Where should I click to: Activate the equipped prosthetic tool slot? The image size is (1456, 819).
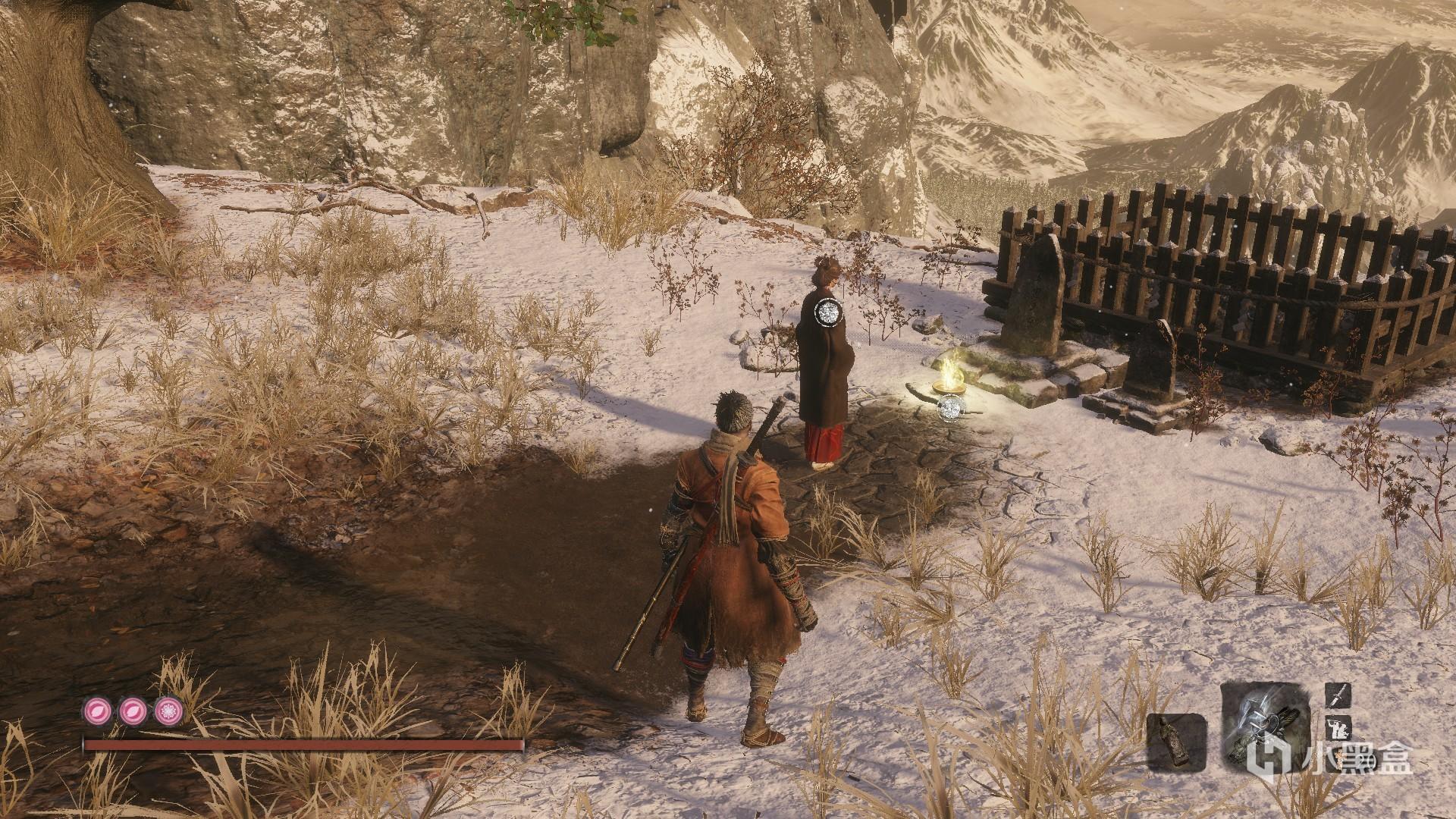1265,730
